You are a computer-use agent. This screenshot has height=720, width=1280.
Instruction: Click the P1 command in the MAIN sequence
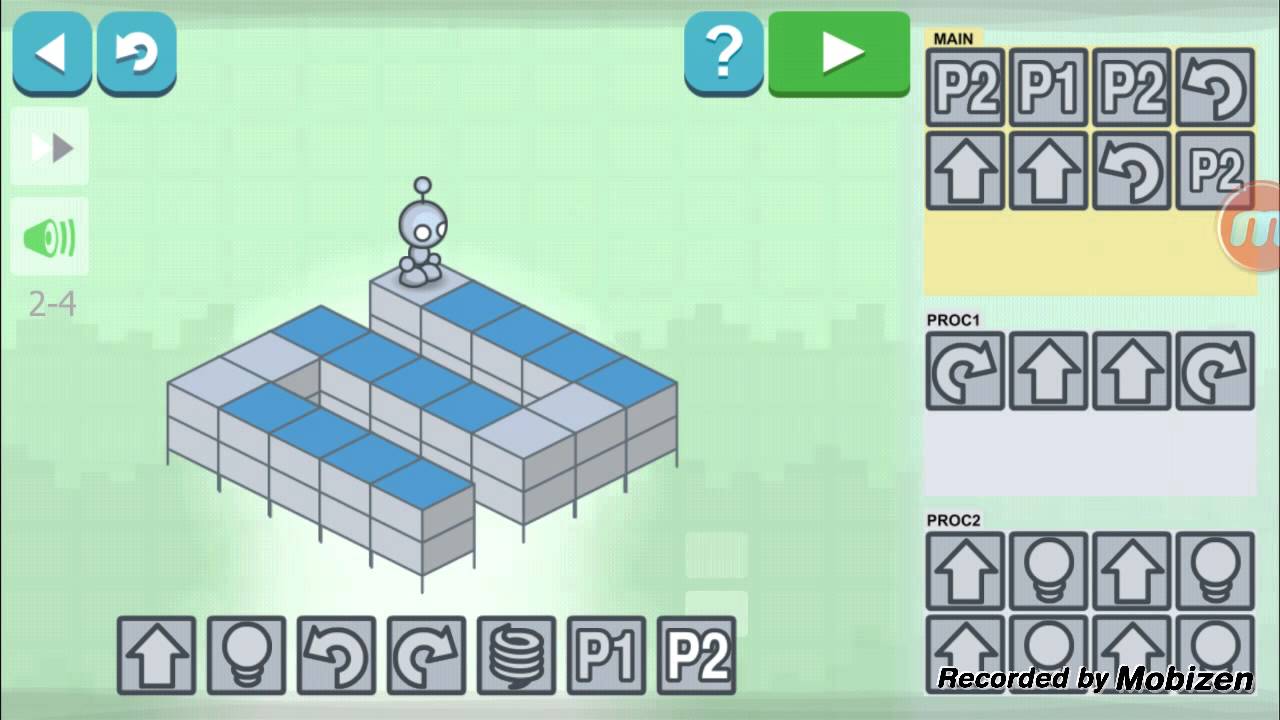[1048, 87]
